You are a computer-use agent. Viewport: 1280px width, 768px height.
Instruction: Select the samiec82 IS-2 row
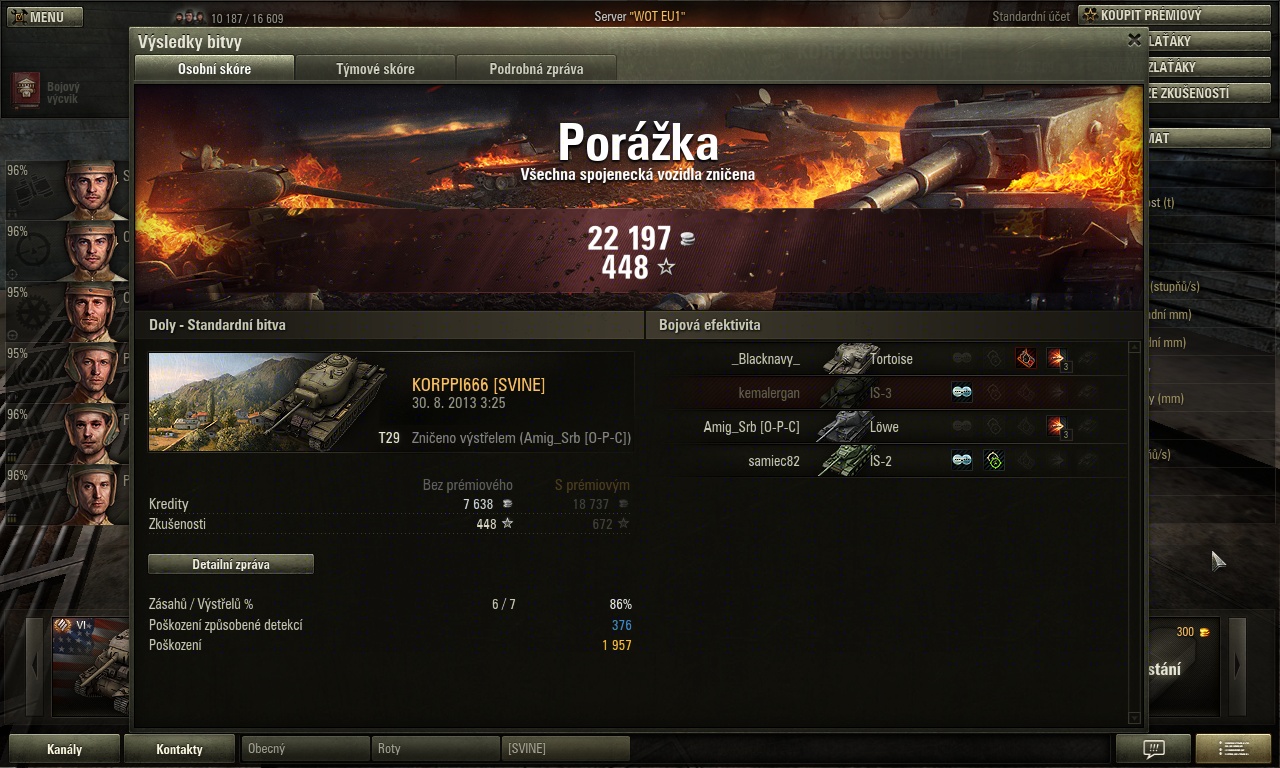click(890, 461)
